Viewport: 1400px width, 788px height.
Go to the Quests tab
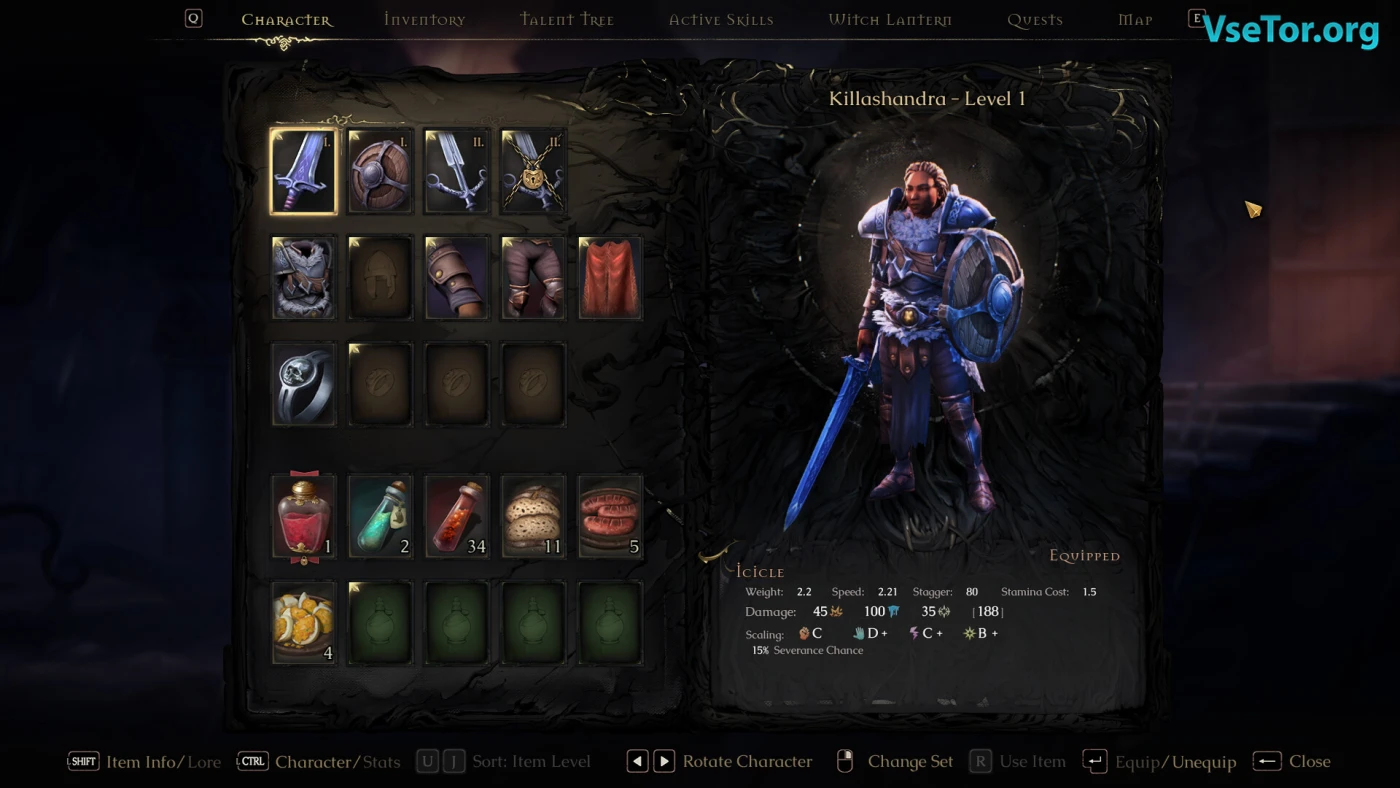(1035, 20)
